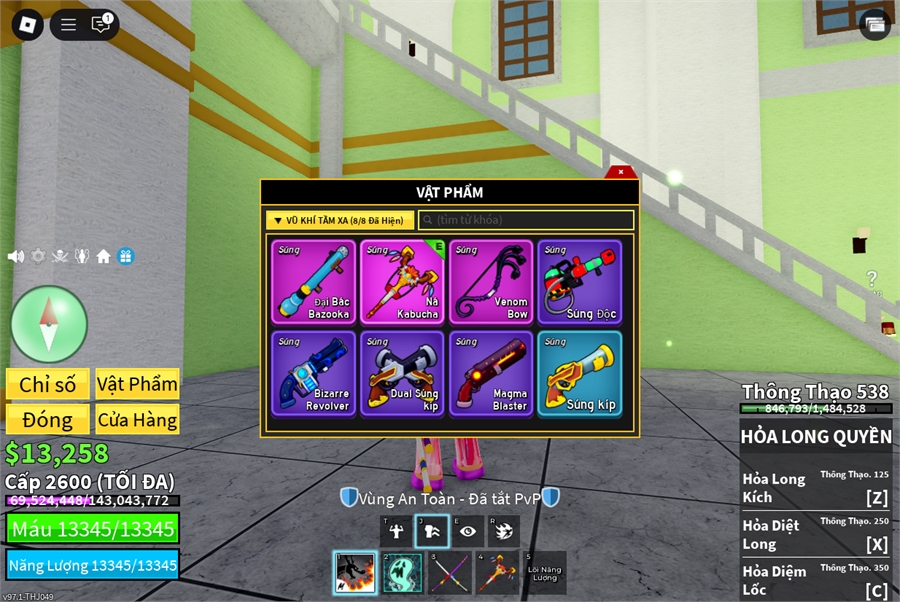Close the Vật Phẩm inventory window
The height and width of the screenshot is (602, 900).
[x=620, y=172]
